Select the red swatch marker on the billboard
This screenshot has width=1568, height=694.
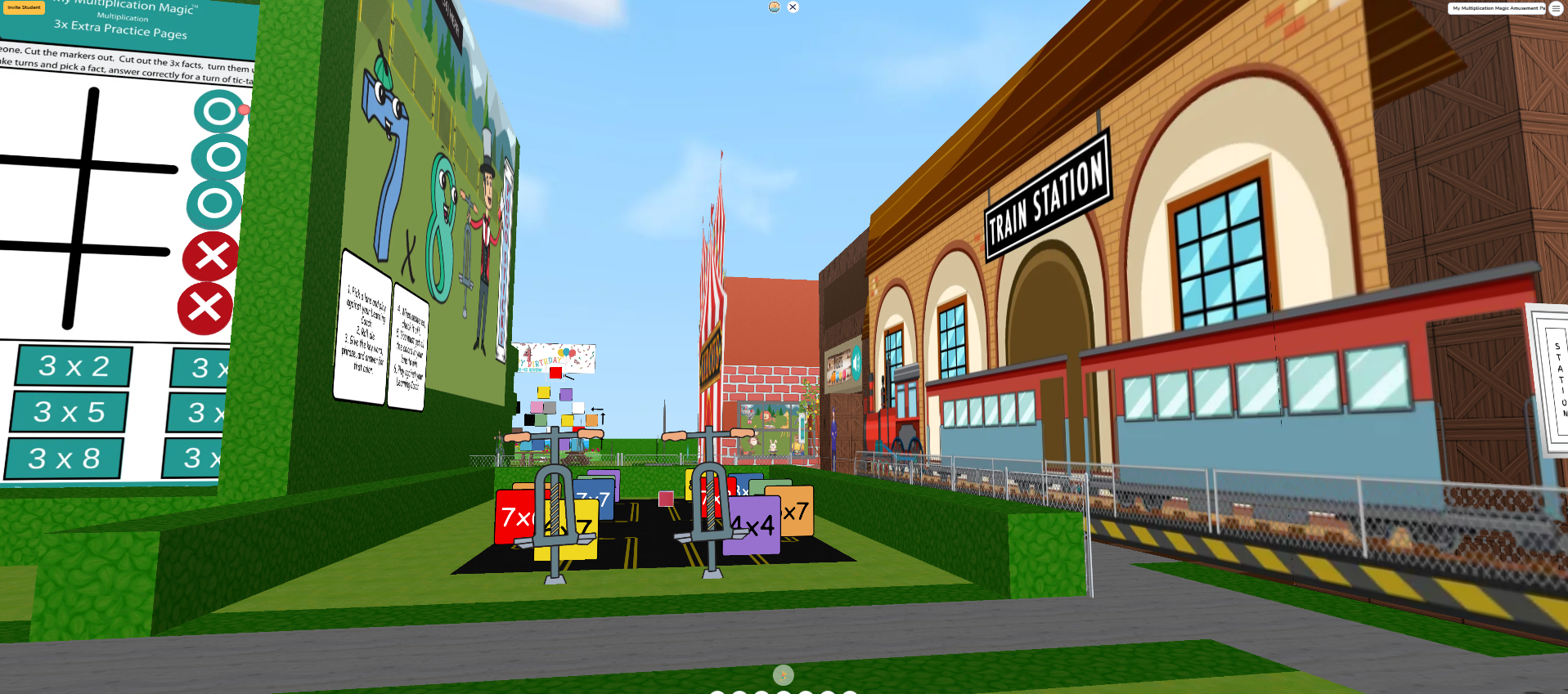[556, 373]
